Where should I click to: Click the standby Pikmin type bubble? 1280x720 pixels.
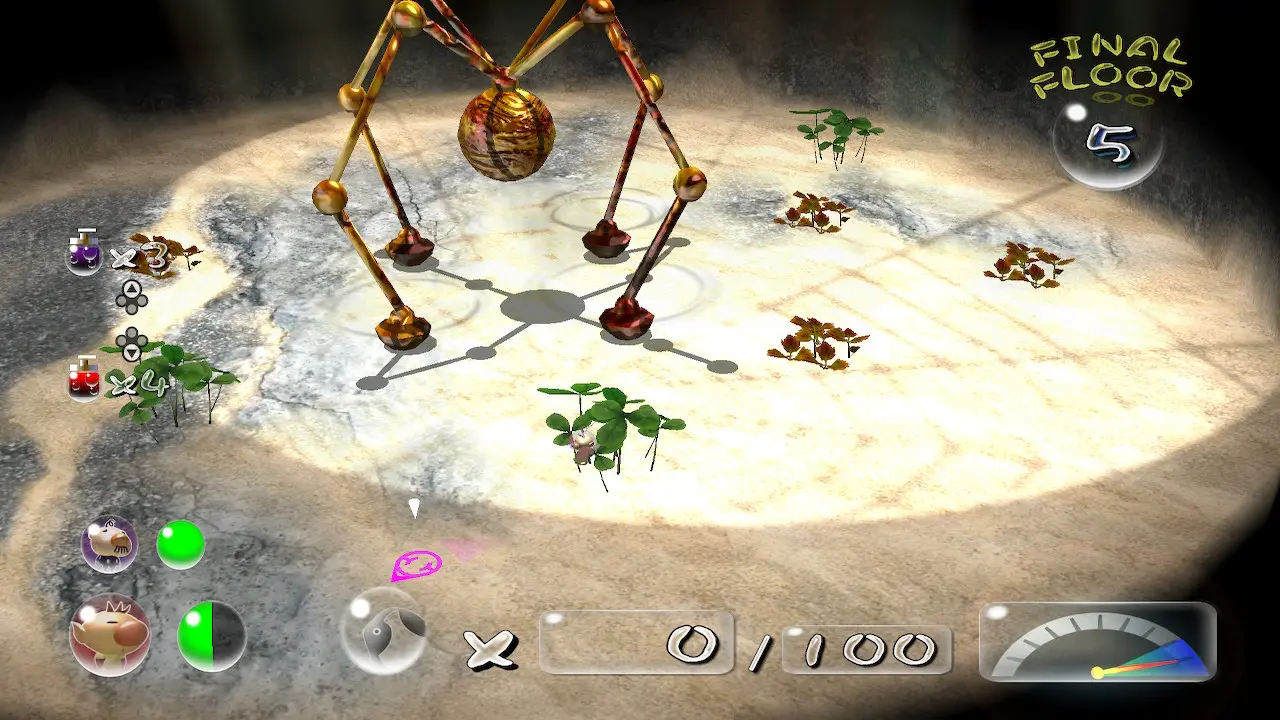tap(384, 630)
